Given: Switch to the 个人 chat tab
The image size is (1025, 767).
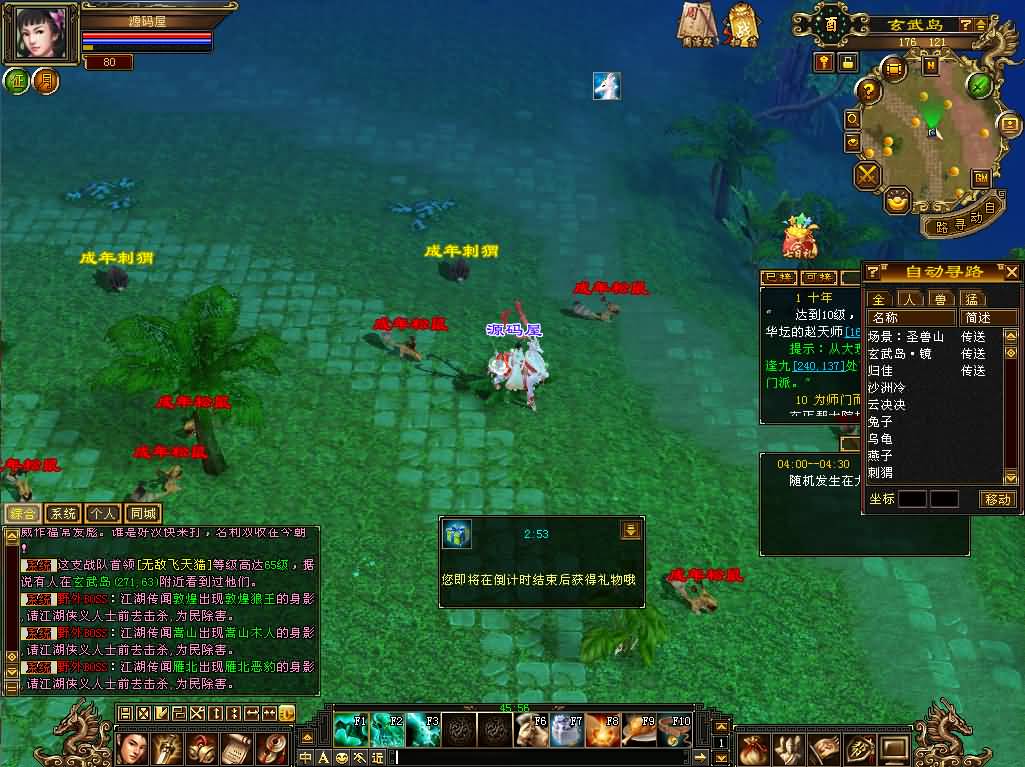Looking at the screenshot, I should pyautogui.click(x=101, y=513).
